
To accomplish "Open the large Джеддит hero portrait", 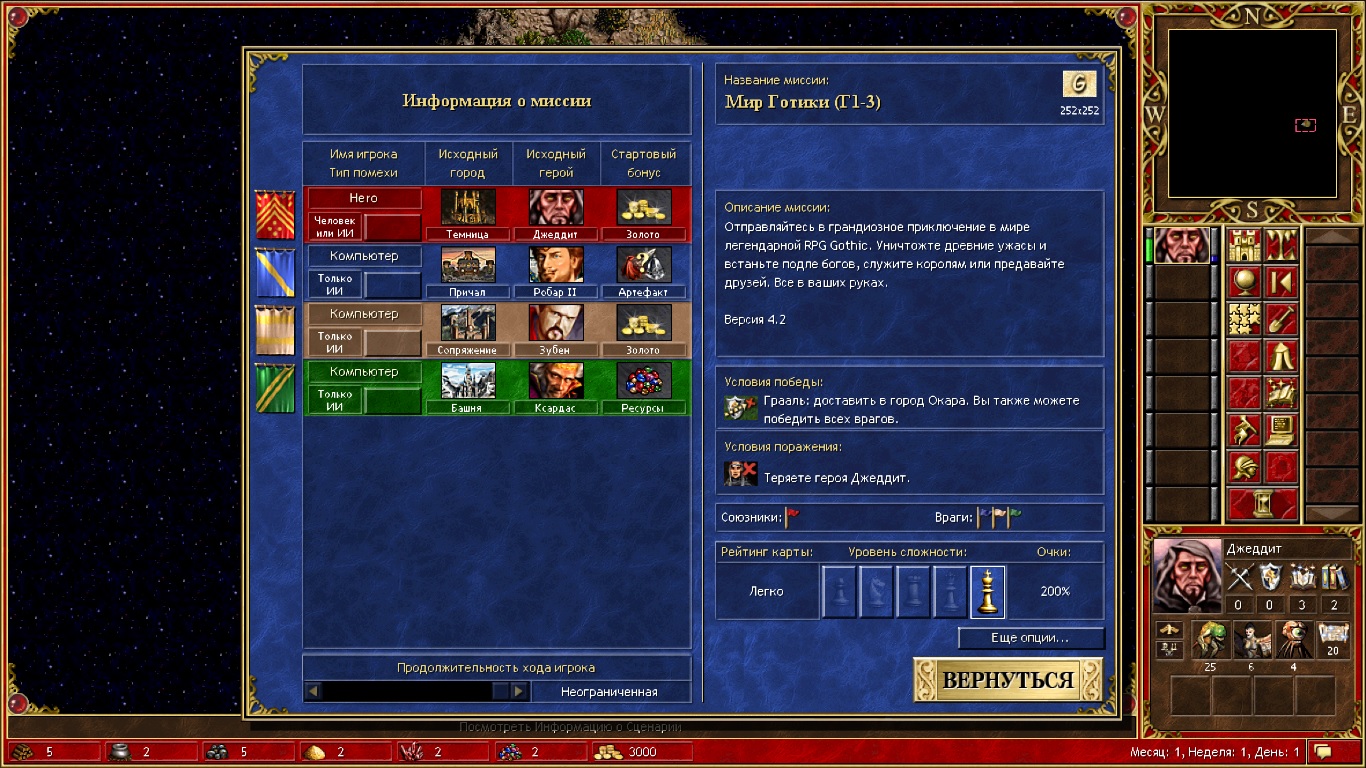I will [1186, 575].
